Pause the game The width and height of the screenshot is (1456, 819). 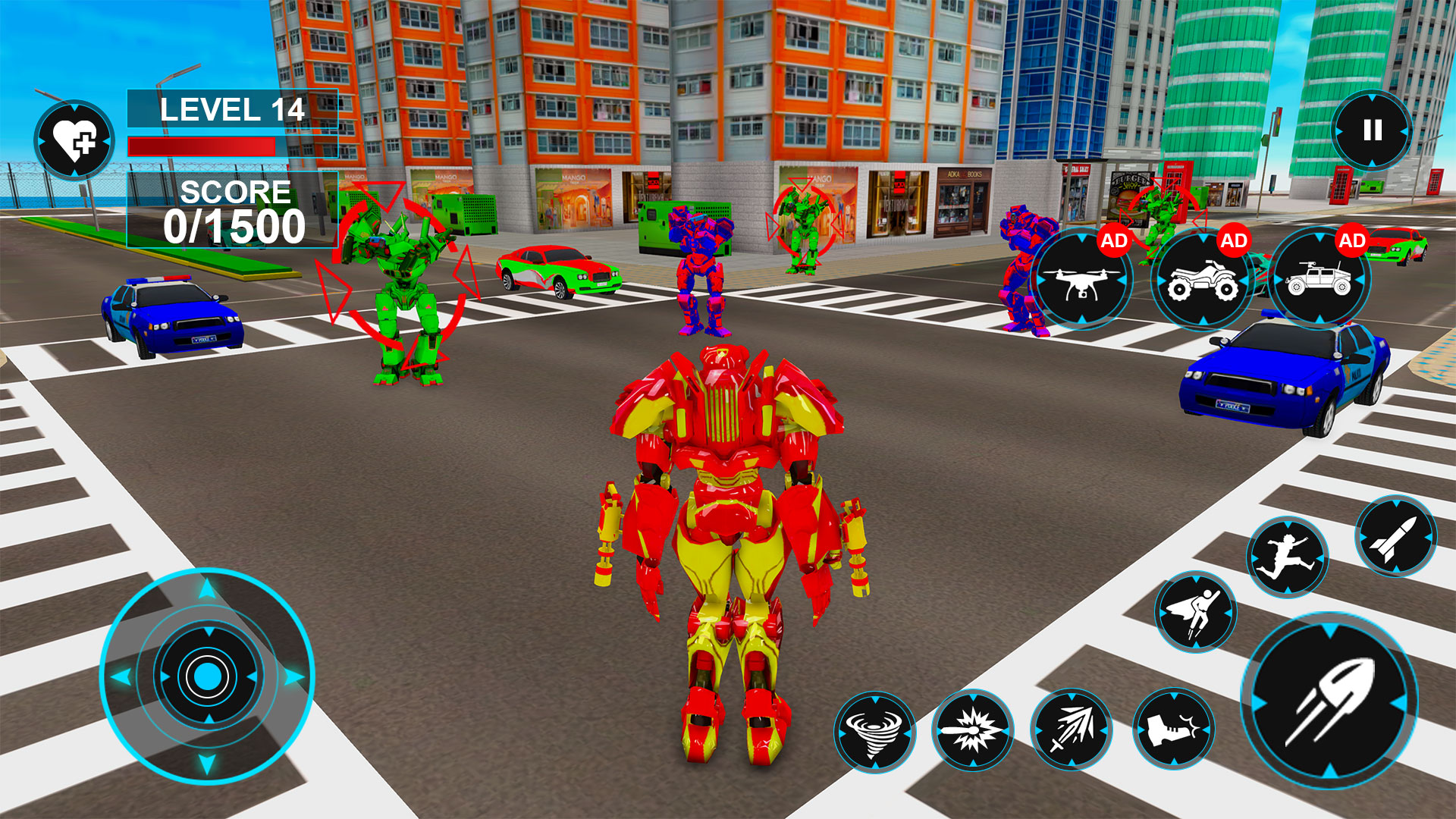coord(1373,129)
